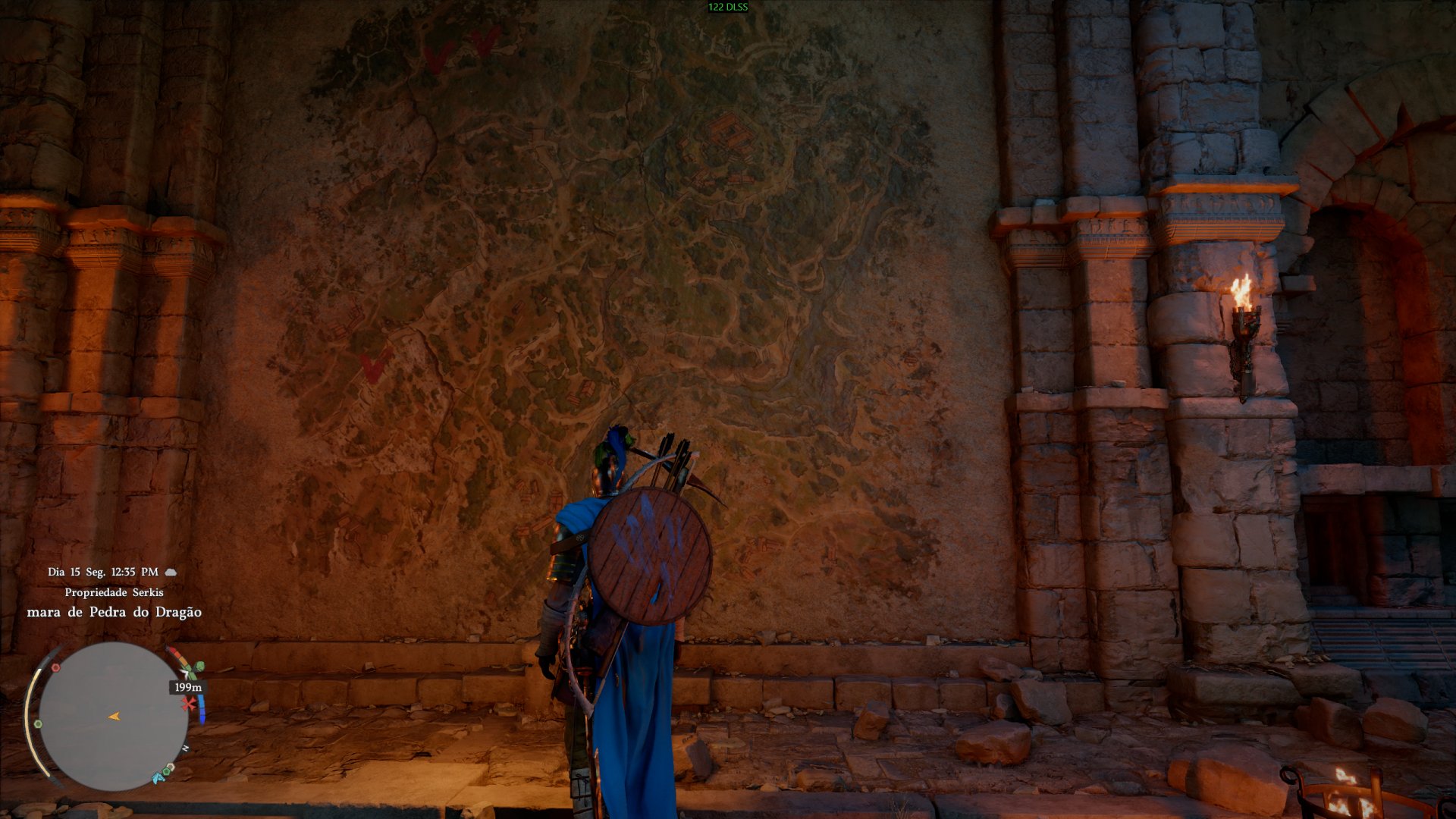Click the blue horse marker on the minimap
The image size is (1456, 819).
(158, 777)
